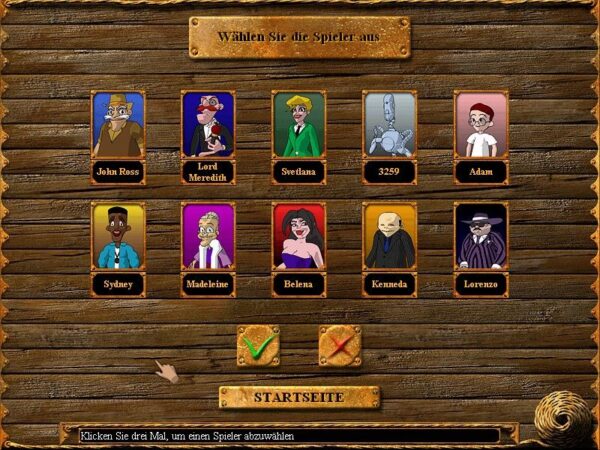600x450 pixels.
Task: Confirm selection with the green checkmark
Action: (258, 346)
